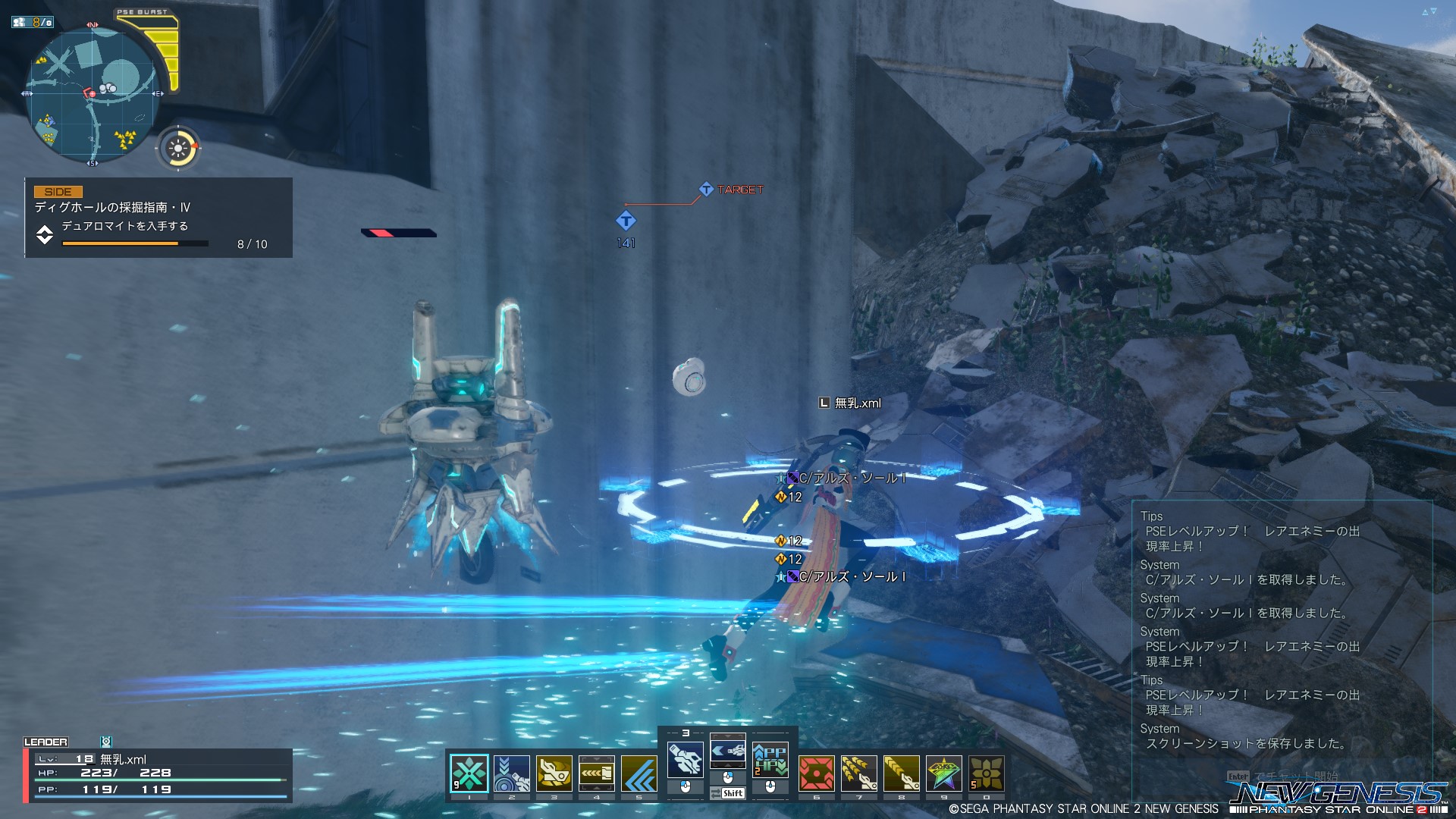This screenshot has height=819, width=1456.
Task: Select the olive flower item in slot 0
Action: click(x=987, y=773)
